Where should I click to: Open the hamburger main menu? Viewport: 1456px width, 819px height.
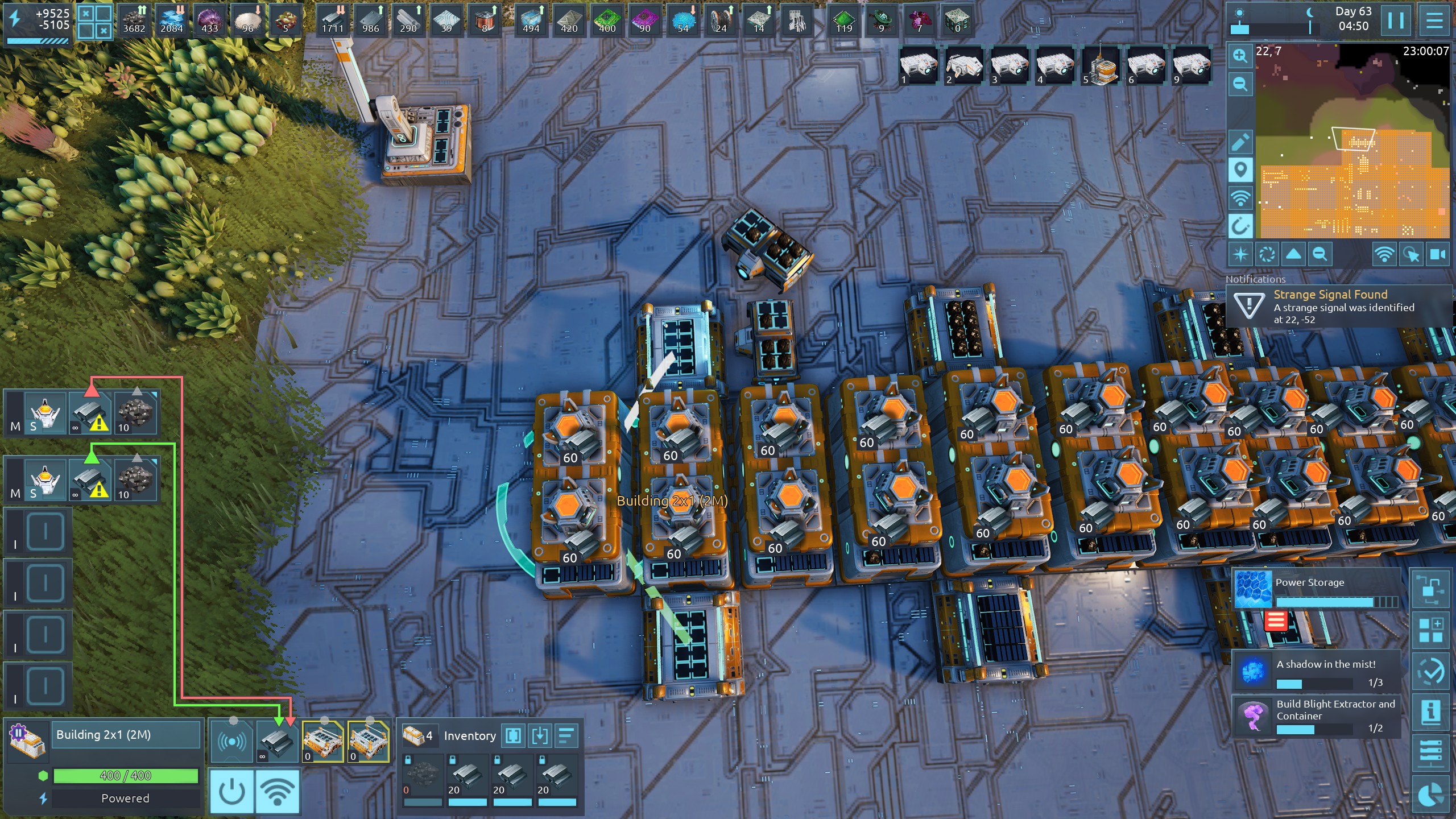click(x=1434, y=21)
